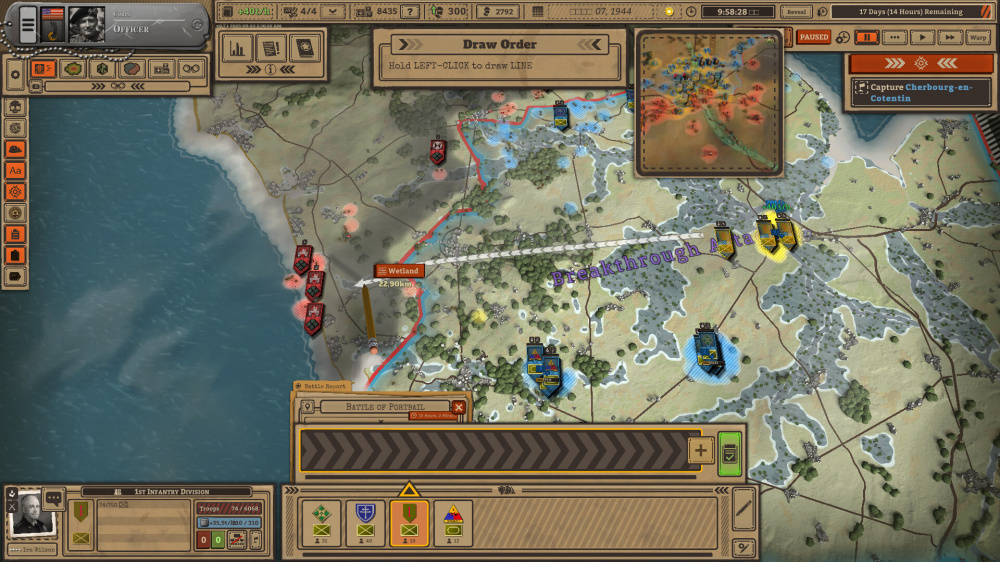Image resolution: width=1000 pixels, height=562 pixels.
Task: Open the star-emblem book button
Action: 304,47
